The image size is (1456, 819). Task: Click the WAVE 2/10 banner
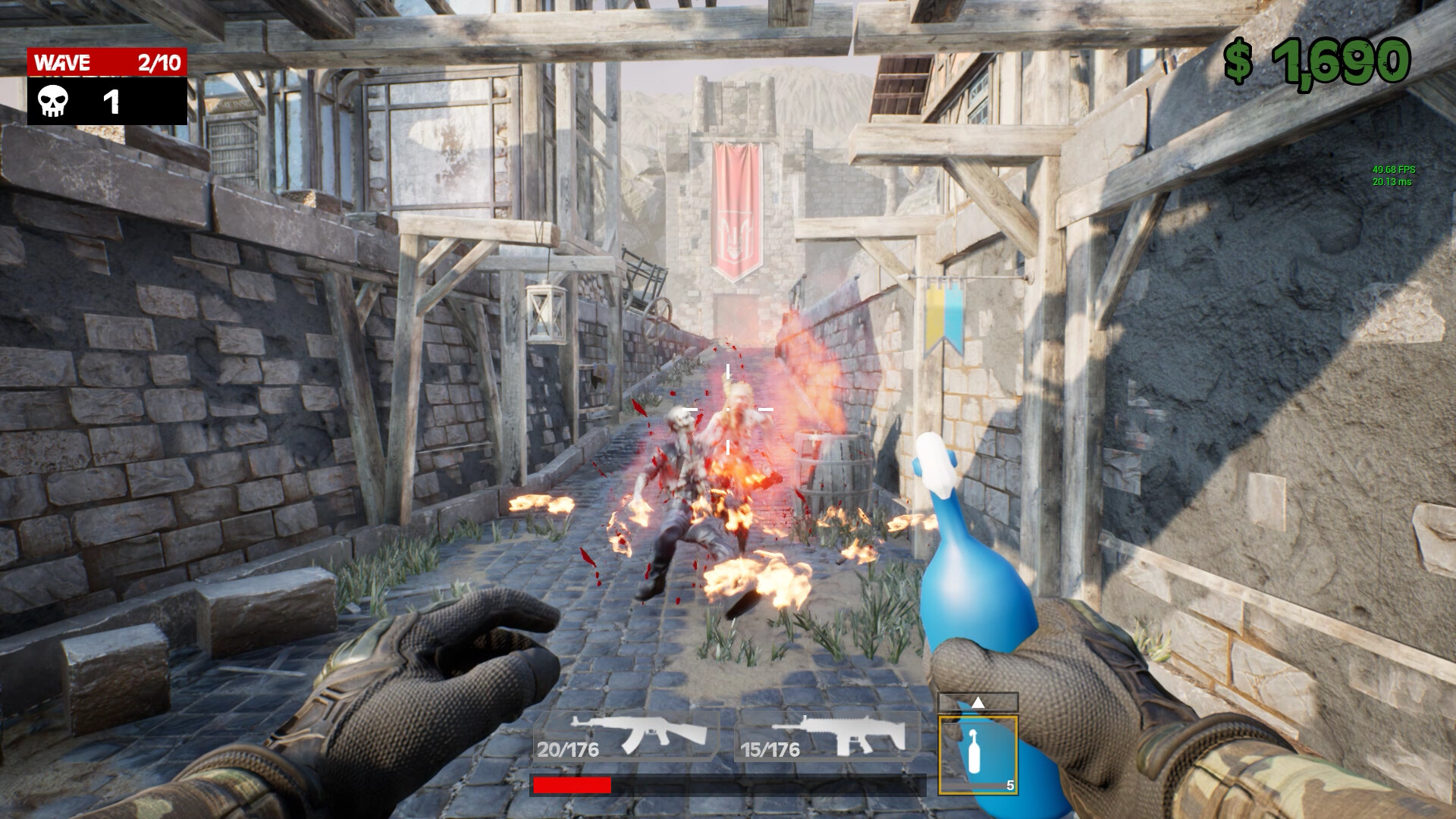(x=106, y=62)
